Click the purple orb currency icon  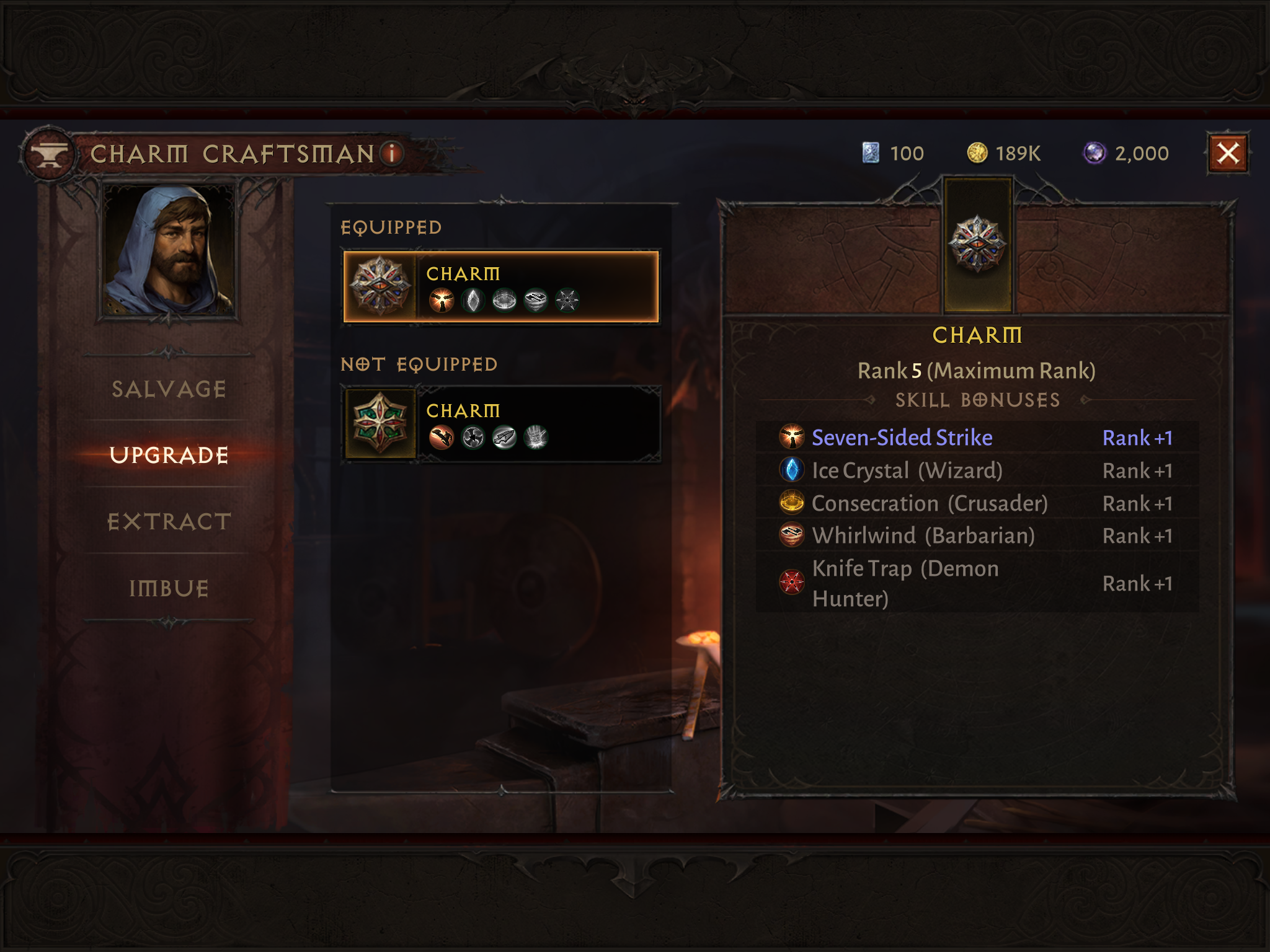click(1095, 153)
